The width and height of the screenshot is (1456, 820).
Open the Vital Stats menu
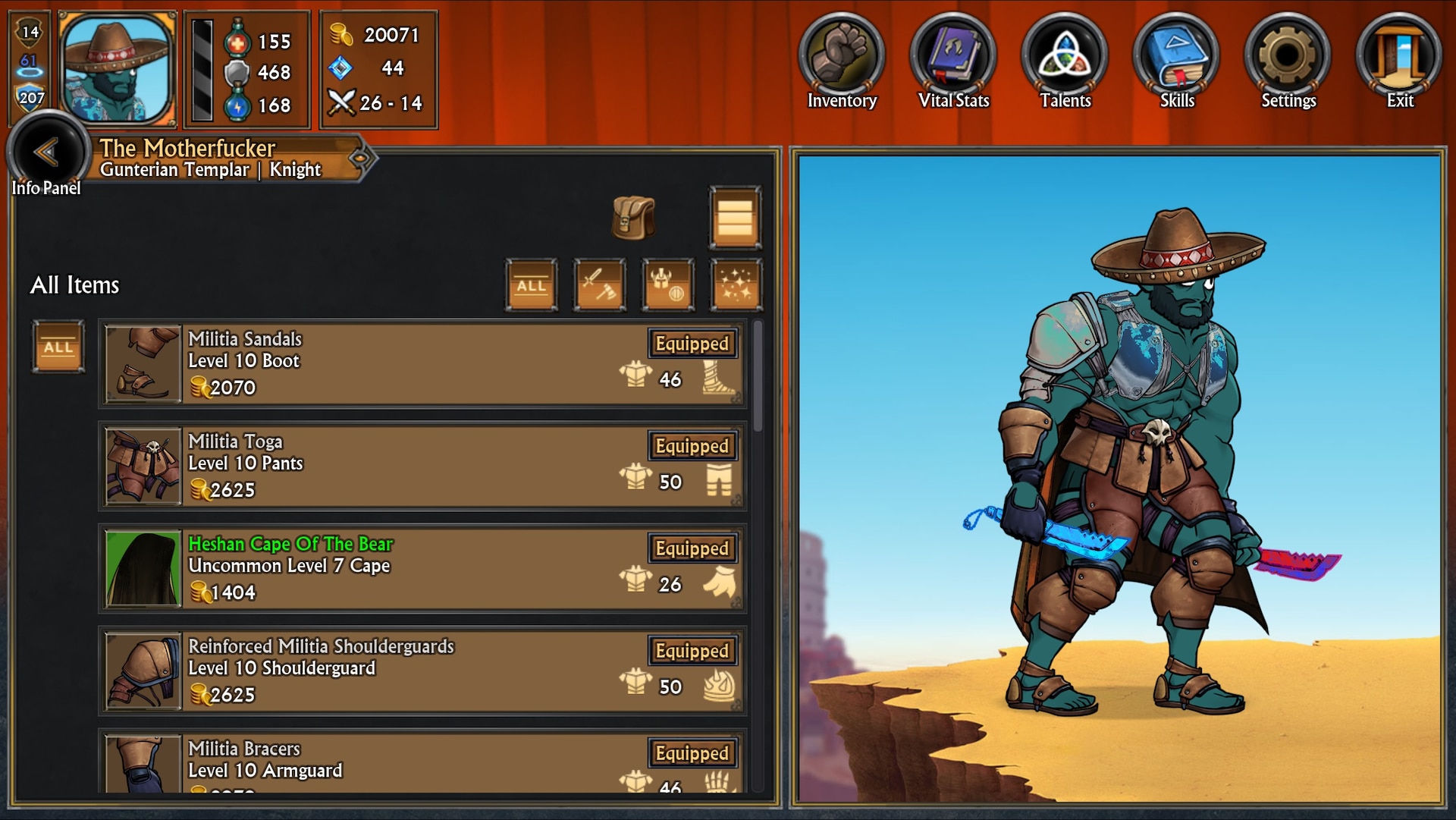click(953, 58)
